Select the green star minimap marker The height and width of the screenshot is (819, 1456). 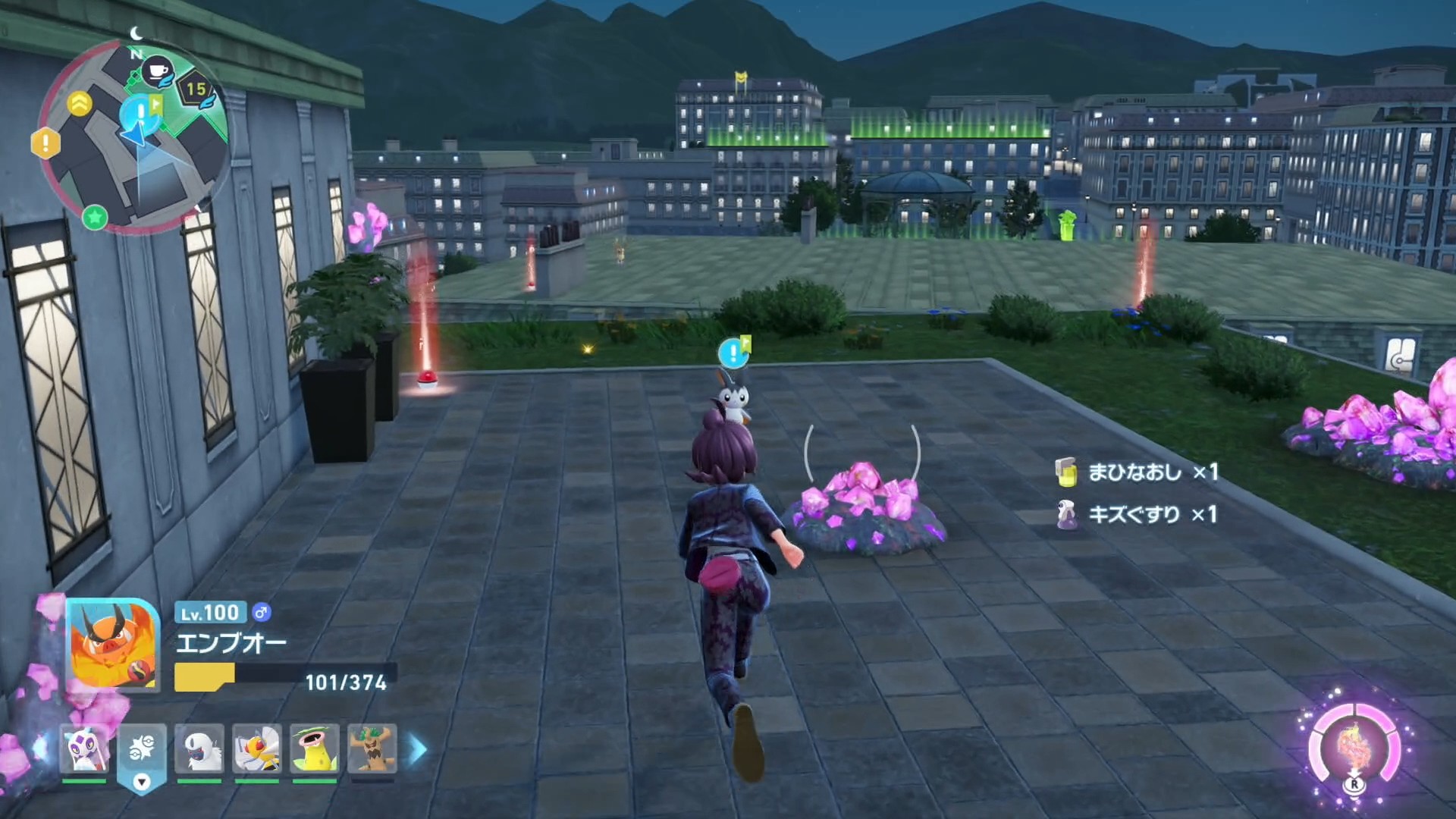tap(95, 218)
